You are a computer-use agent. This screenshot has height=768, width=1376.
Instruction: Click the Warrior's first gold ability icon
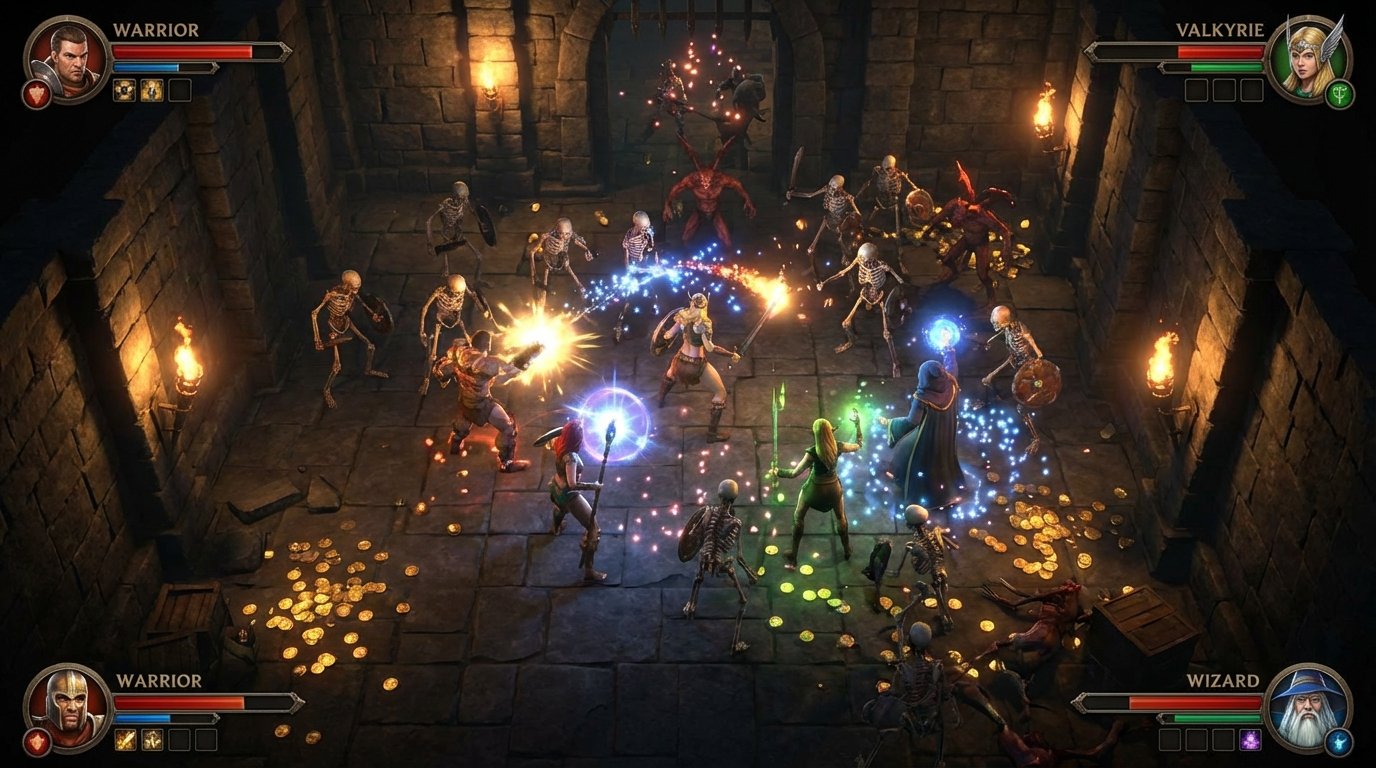click(x=123, y=90)
